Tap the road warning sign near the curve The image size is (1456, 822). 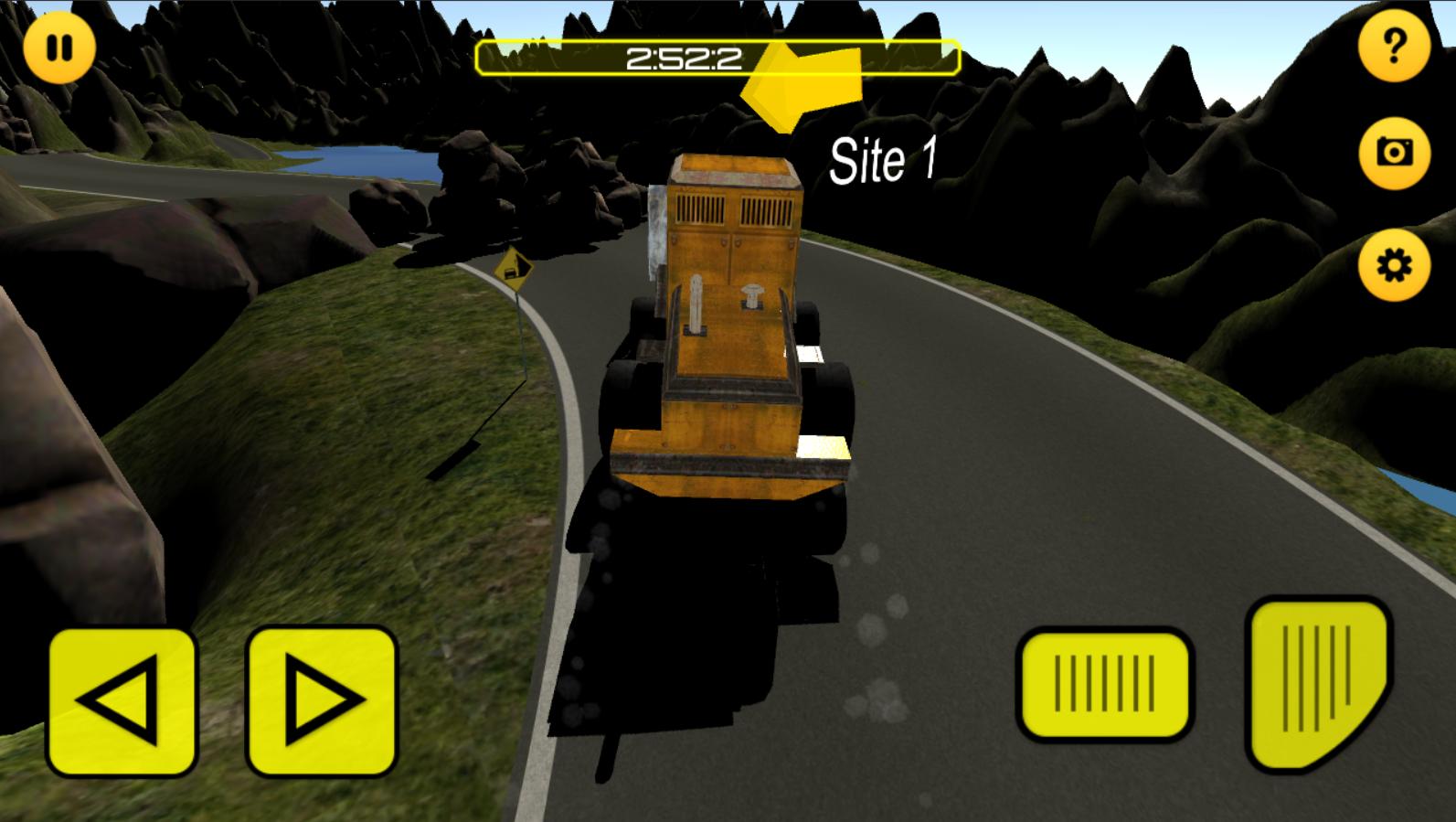[515, 267]
